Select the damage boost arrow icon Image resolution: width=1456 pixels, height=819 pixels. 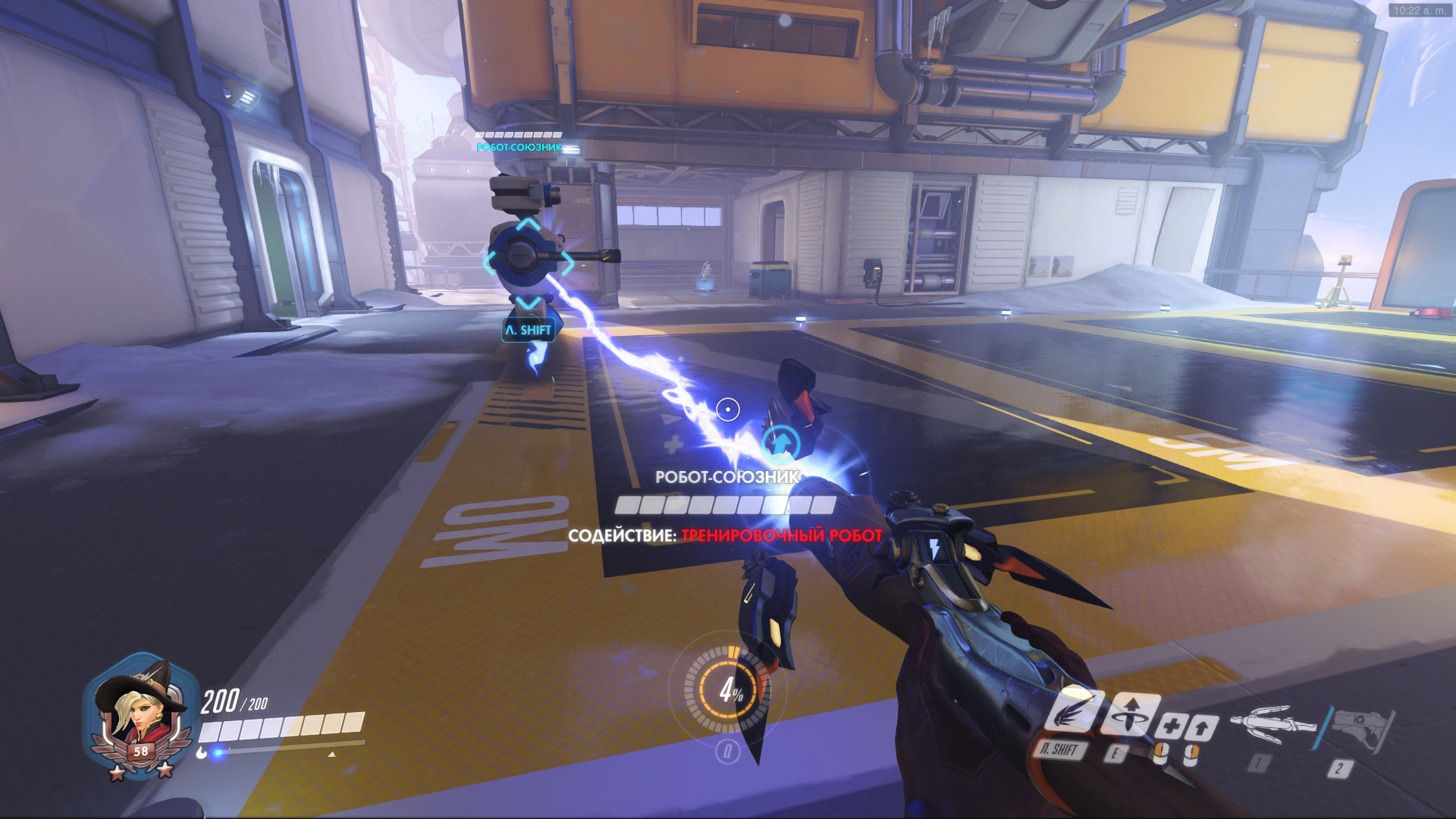1202,730
